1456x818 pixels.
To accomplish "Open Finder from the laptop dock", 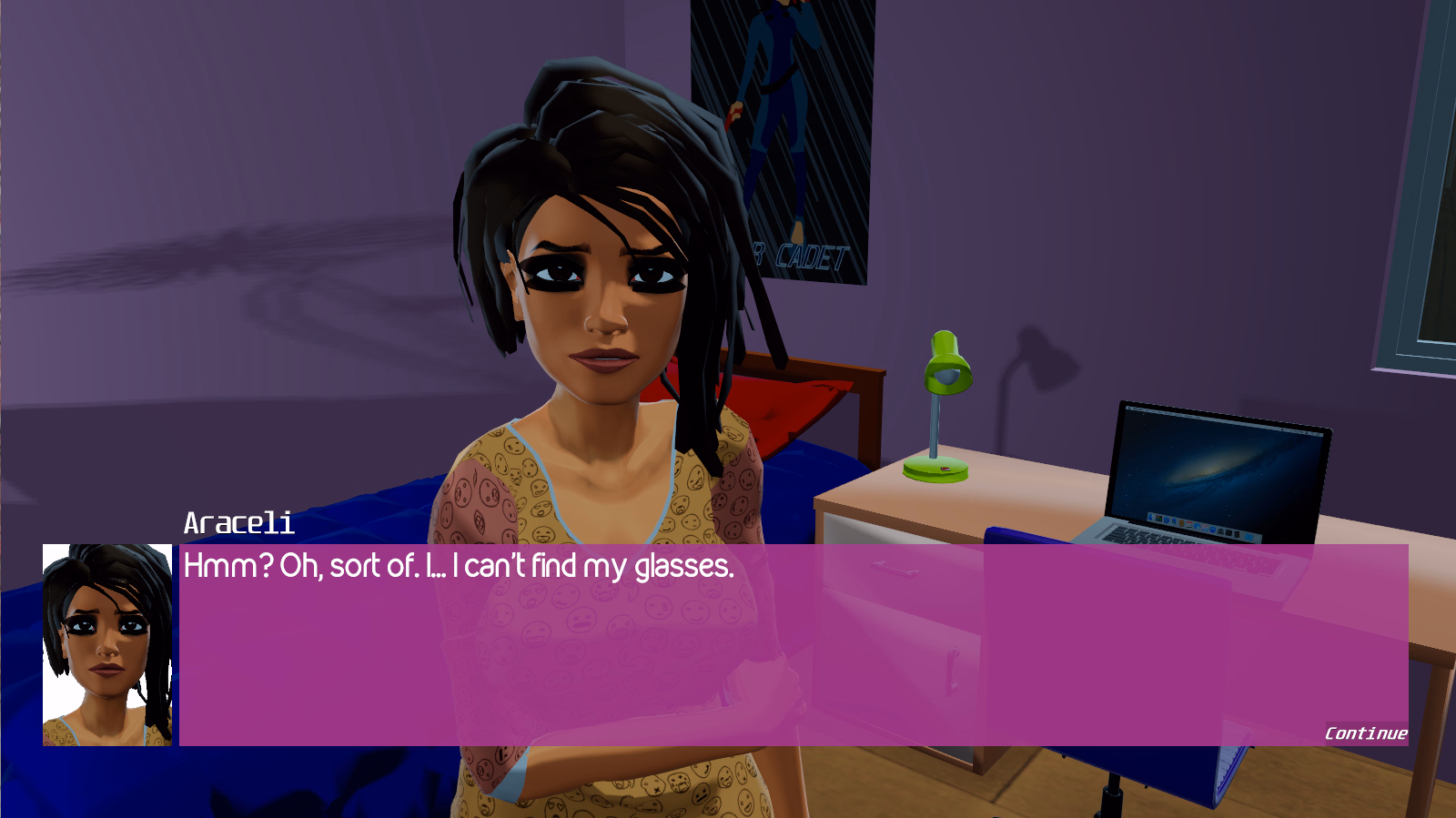I will [x=1150, y=516].
